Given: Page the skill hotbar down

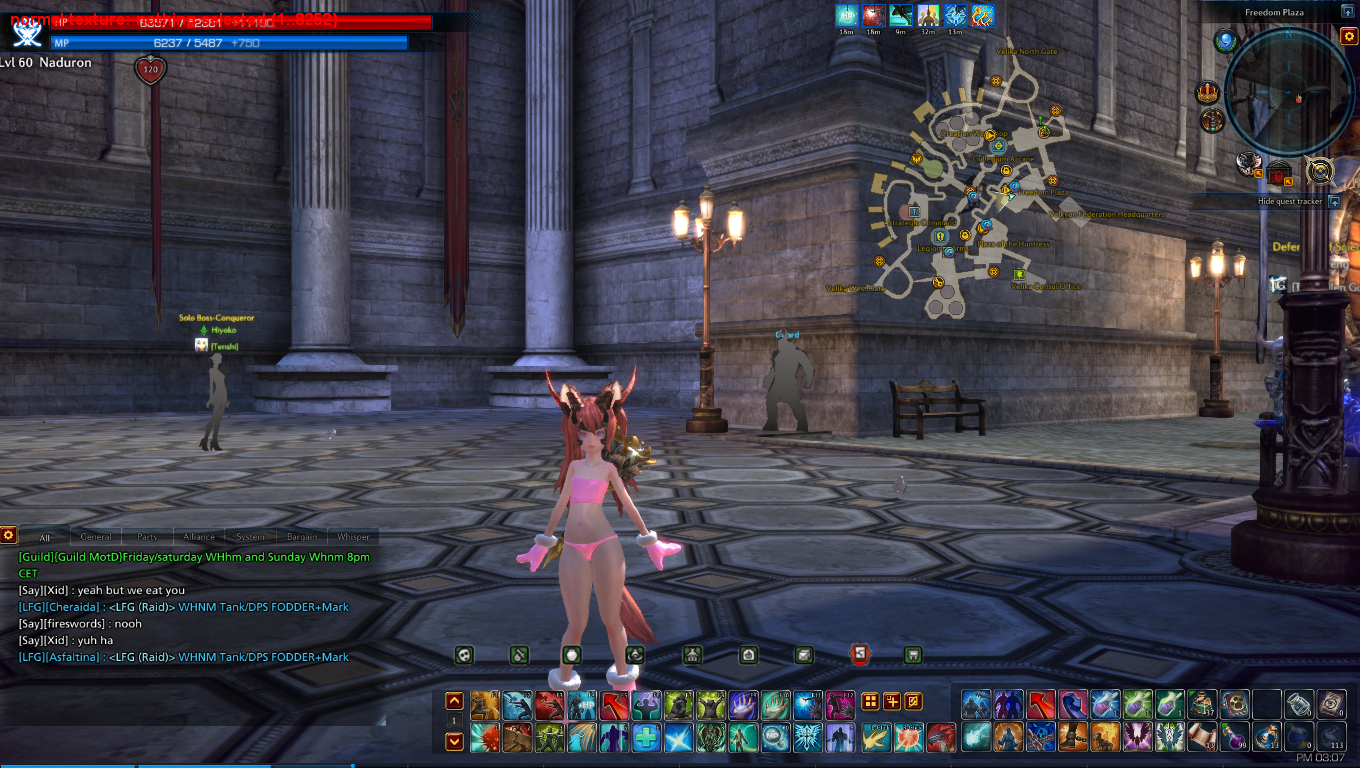Looking at the screenshot, I should click(454, 741).
